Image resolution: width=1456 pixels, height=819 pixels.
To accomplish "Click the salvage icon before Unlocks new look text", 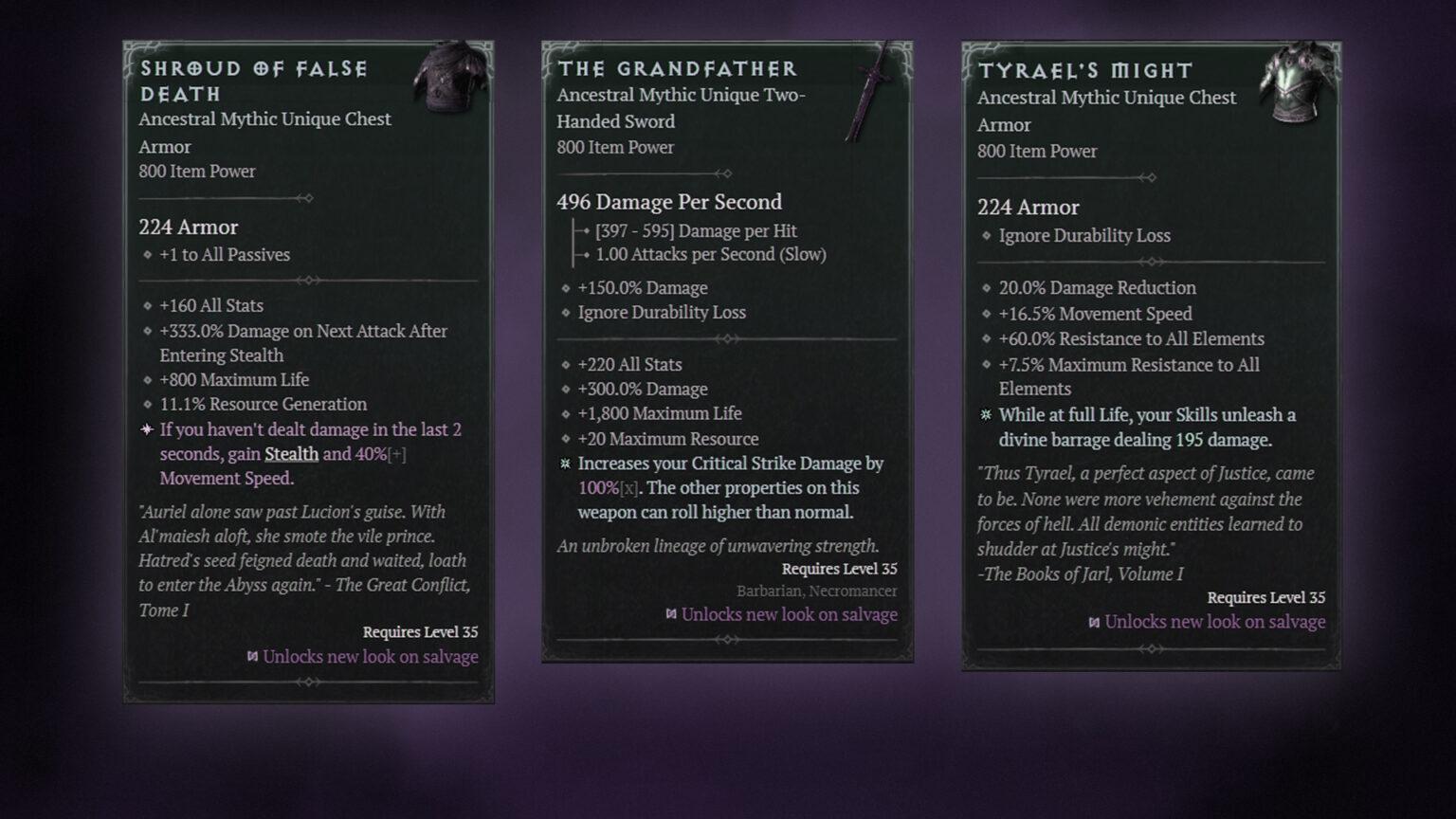I will coord(252,656).
